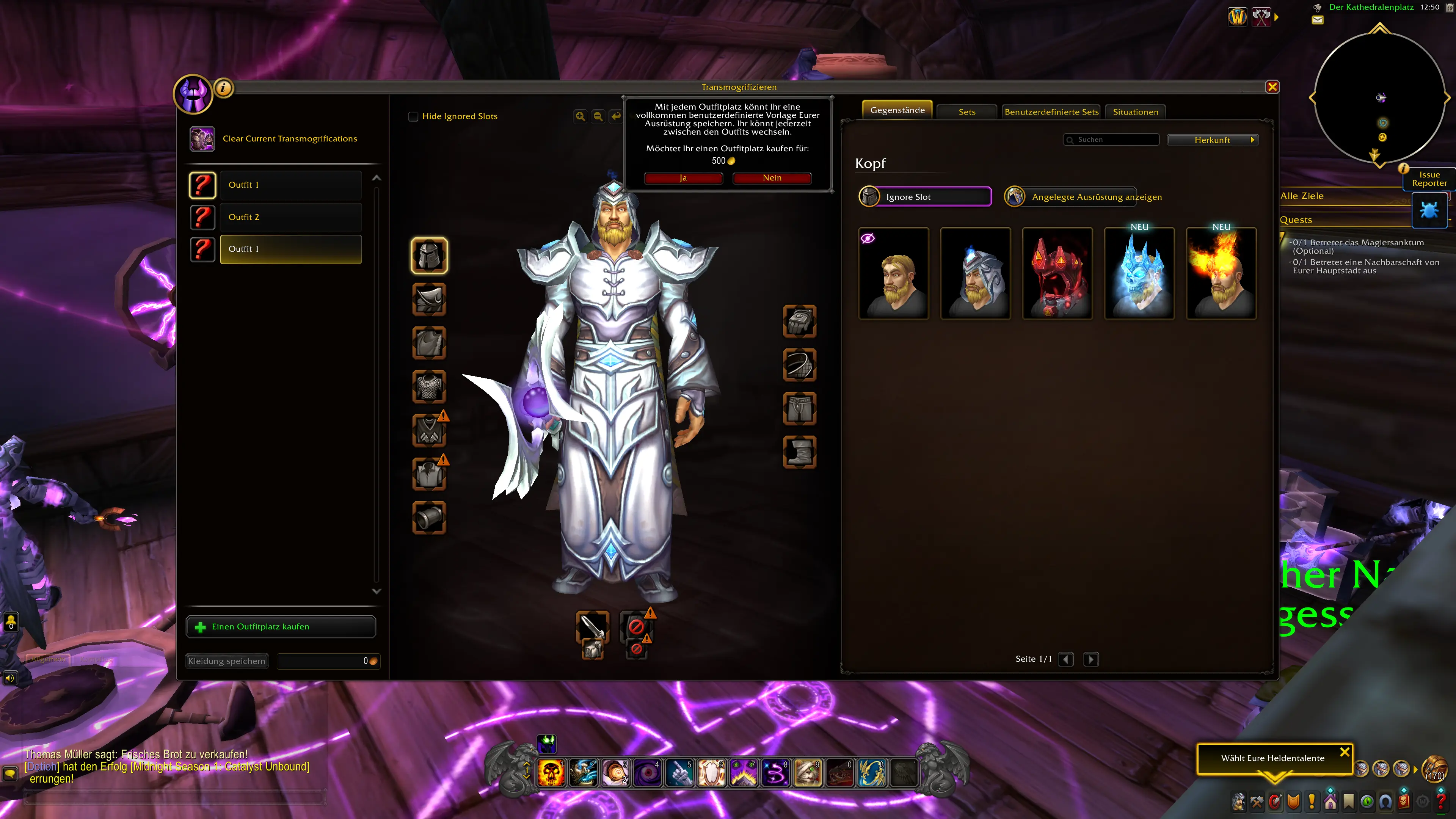1456x819 pixels.
Task: Decline the purchase with Nein
Action: (772, 178)
